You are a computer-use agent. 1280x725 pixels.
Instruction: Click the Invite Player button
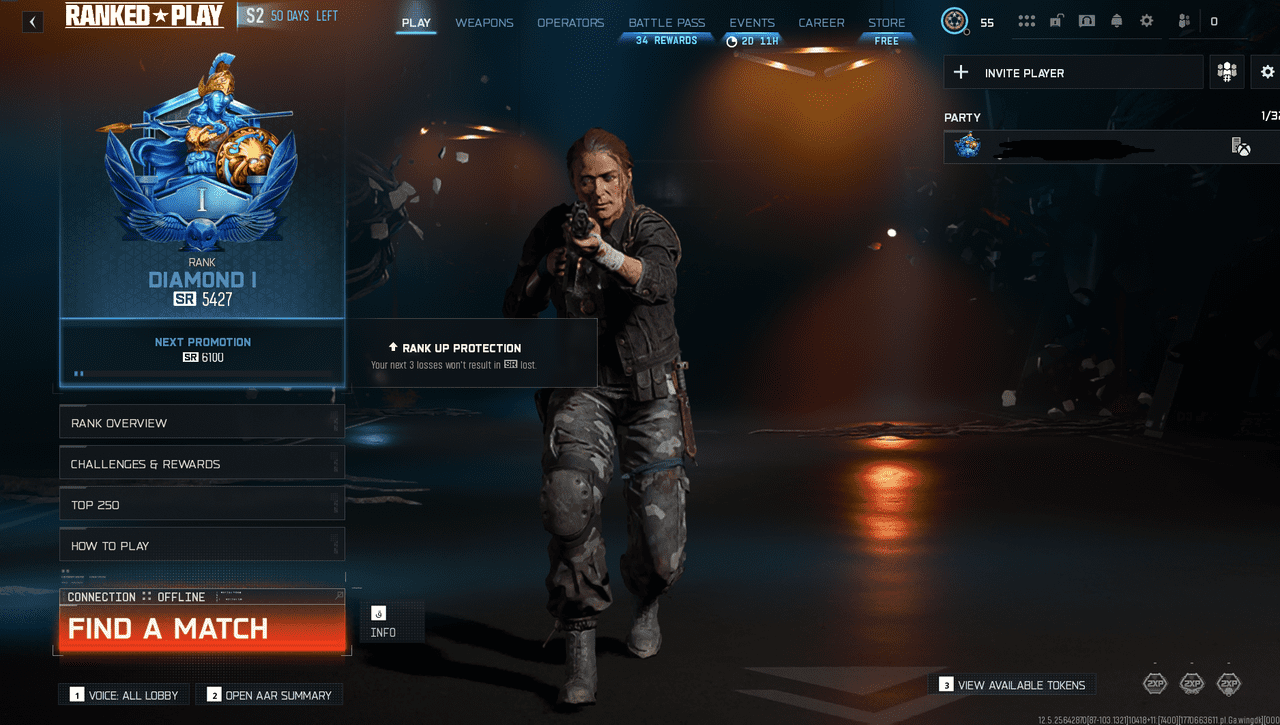(x=1073, y=71)
